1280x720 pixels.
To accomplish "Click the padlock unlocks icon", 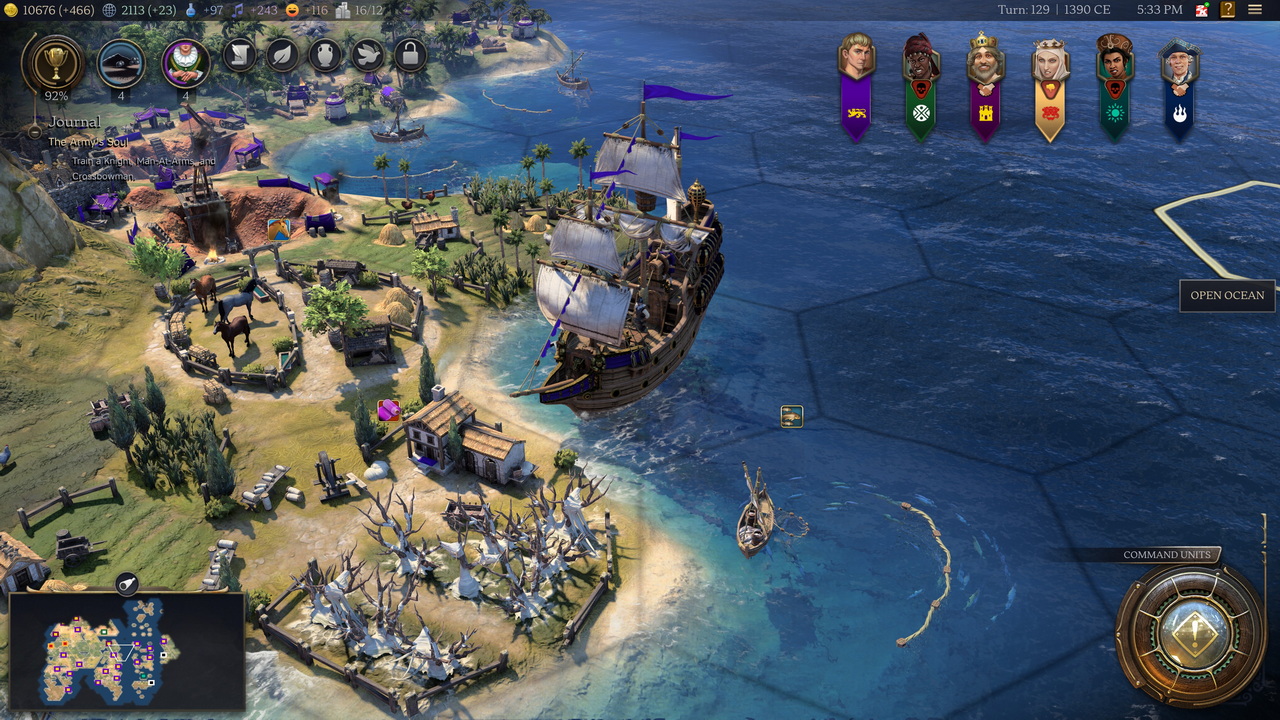I will 410,54.
